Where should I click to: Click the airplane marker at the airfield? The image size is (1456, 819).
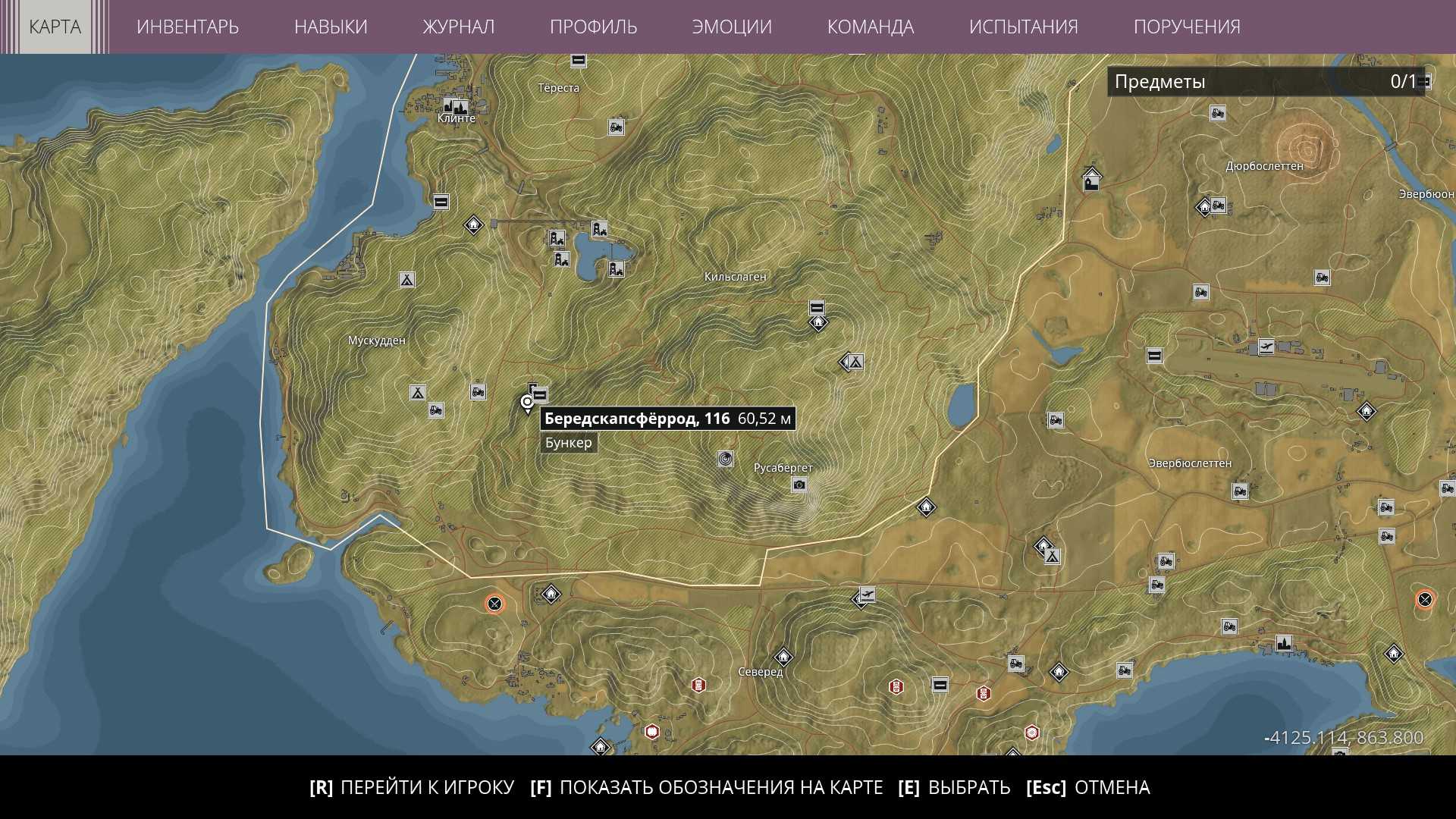click(1265, 347)
